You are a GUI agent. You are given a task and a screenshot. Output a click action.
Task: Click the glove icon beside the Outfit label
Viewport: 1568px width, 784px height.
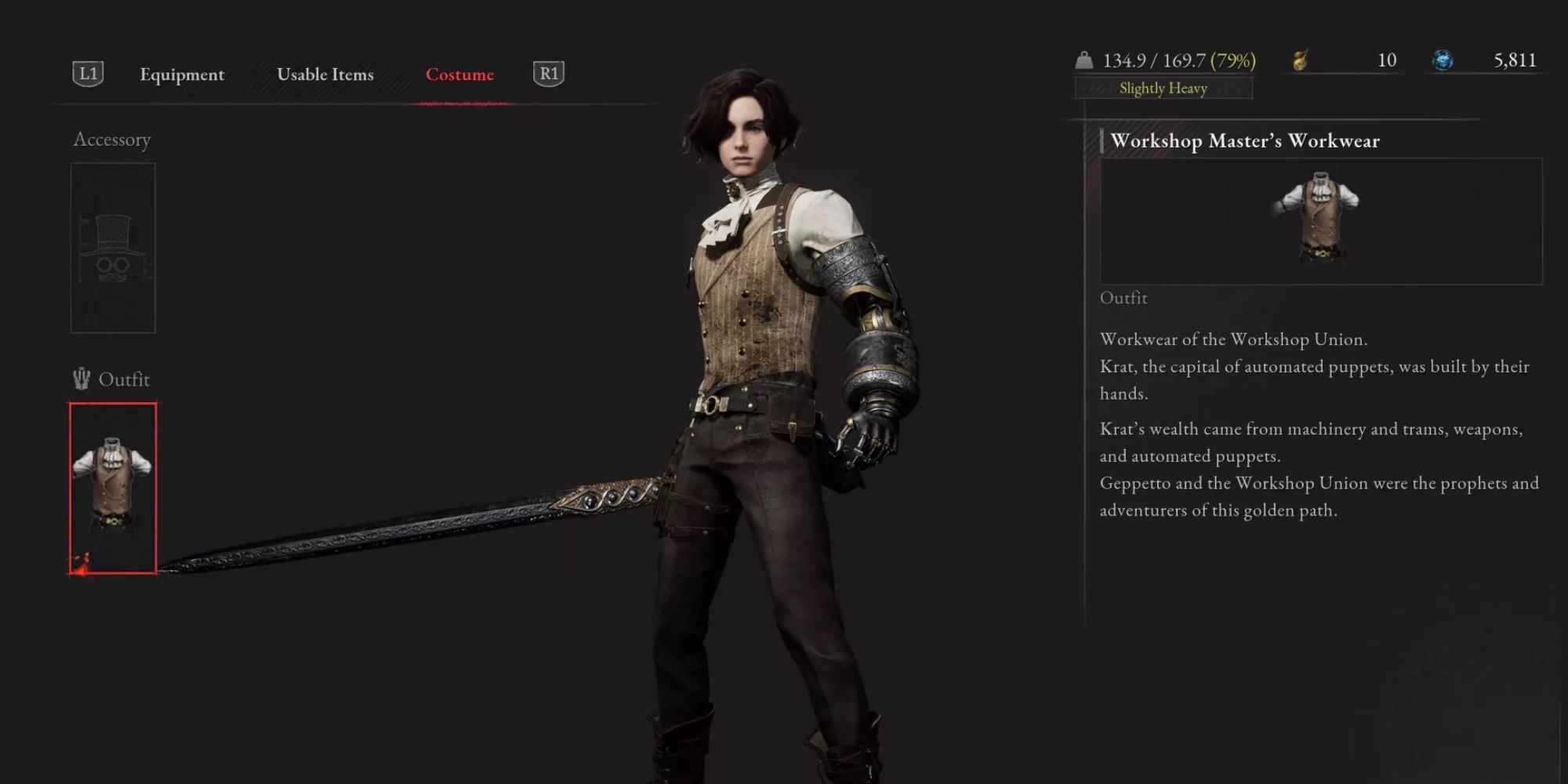point(82,379)
